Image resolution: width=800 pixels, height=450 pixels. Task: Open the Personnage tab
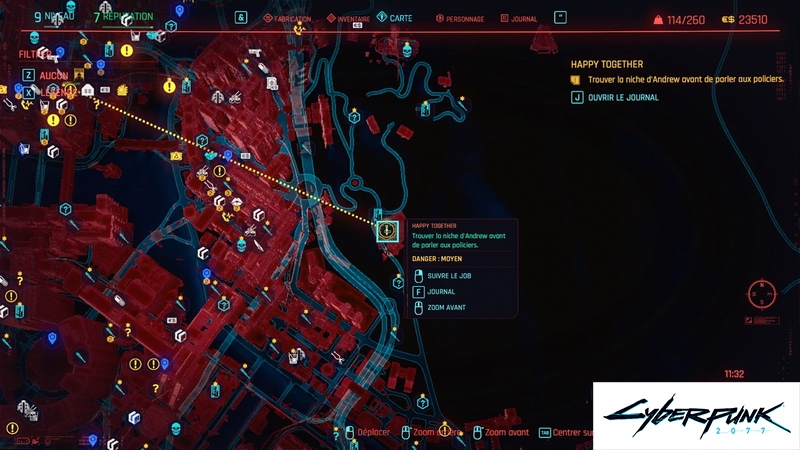(x=463, y=18)
